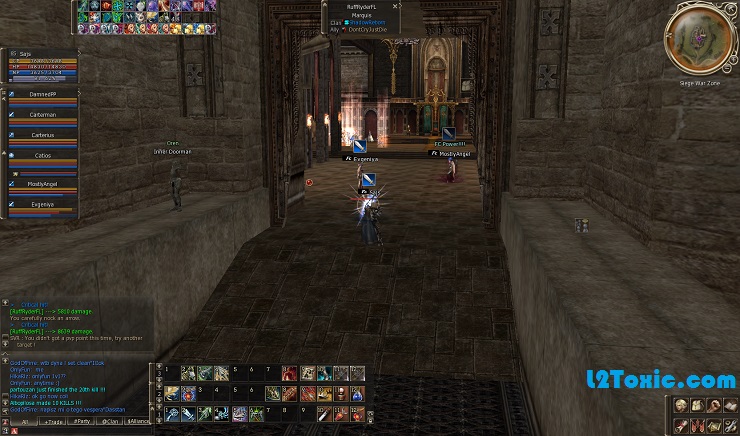
Task: Open the skills book icon
Action: pos(729,405)
